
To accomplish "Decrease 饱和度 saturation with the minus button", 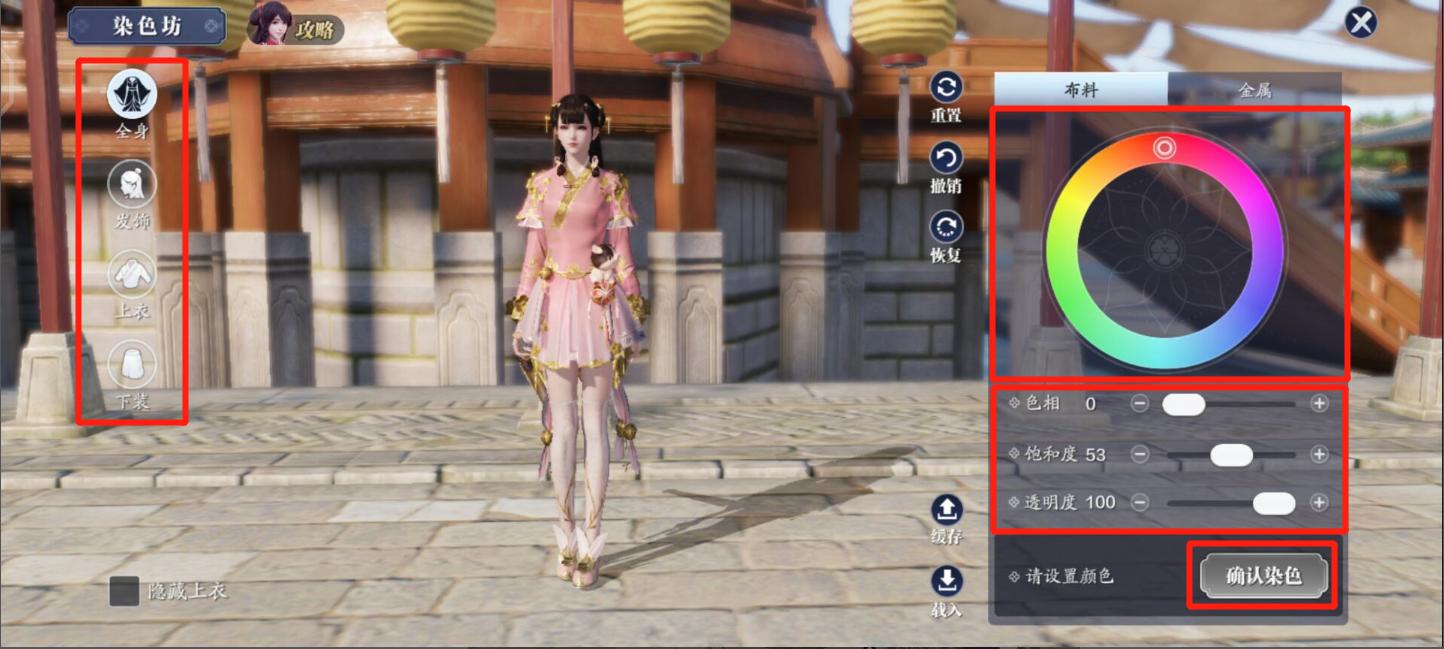I will pyautogui.click(x=1140, y=455).
